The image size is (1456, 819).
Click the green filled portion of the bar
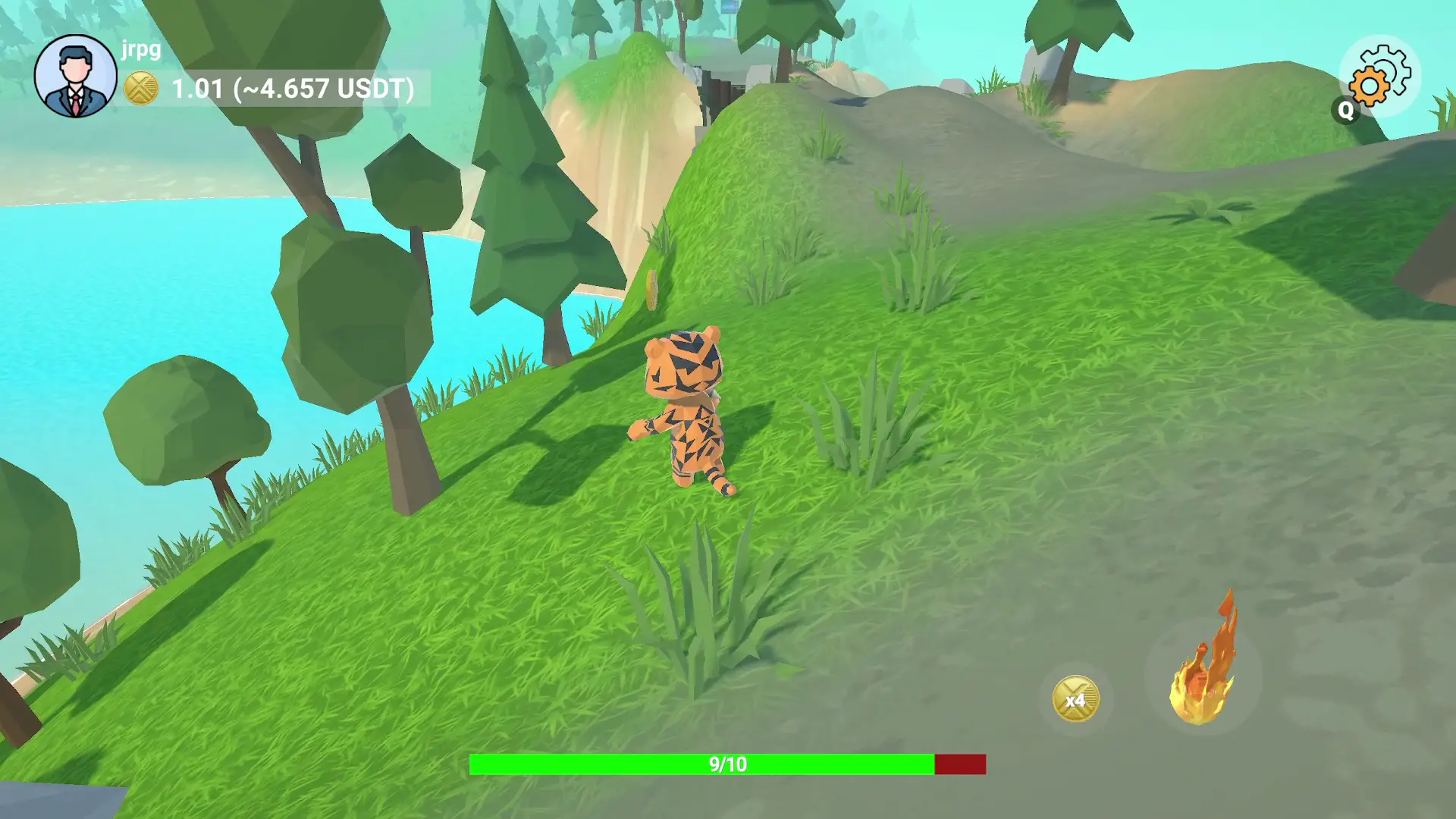click(x=682, y=764)
